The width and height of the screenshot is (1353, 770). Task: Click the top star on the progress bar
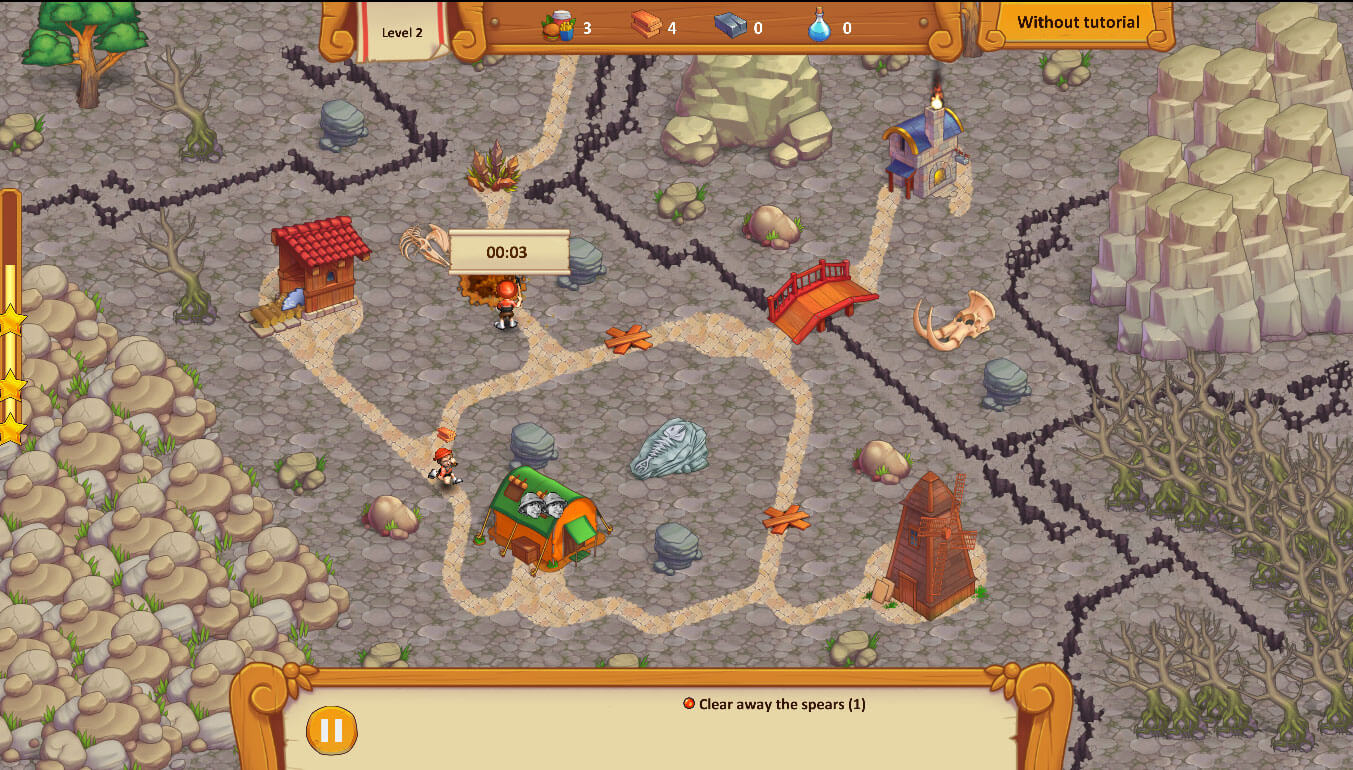(14, 322)
